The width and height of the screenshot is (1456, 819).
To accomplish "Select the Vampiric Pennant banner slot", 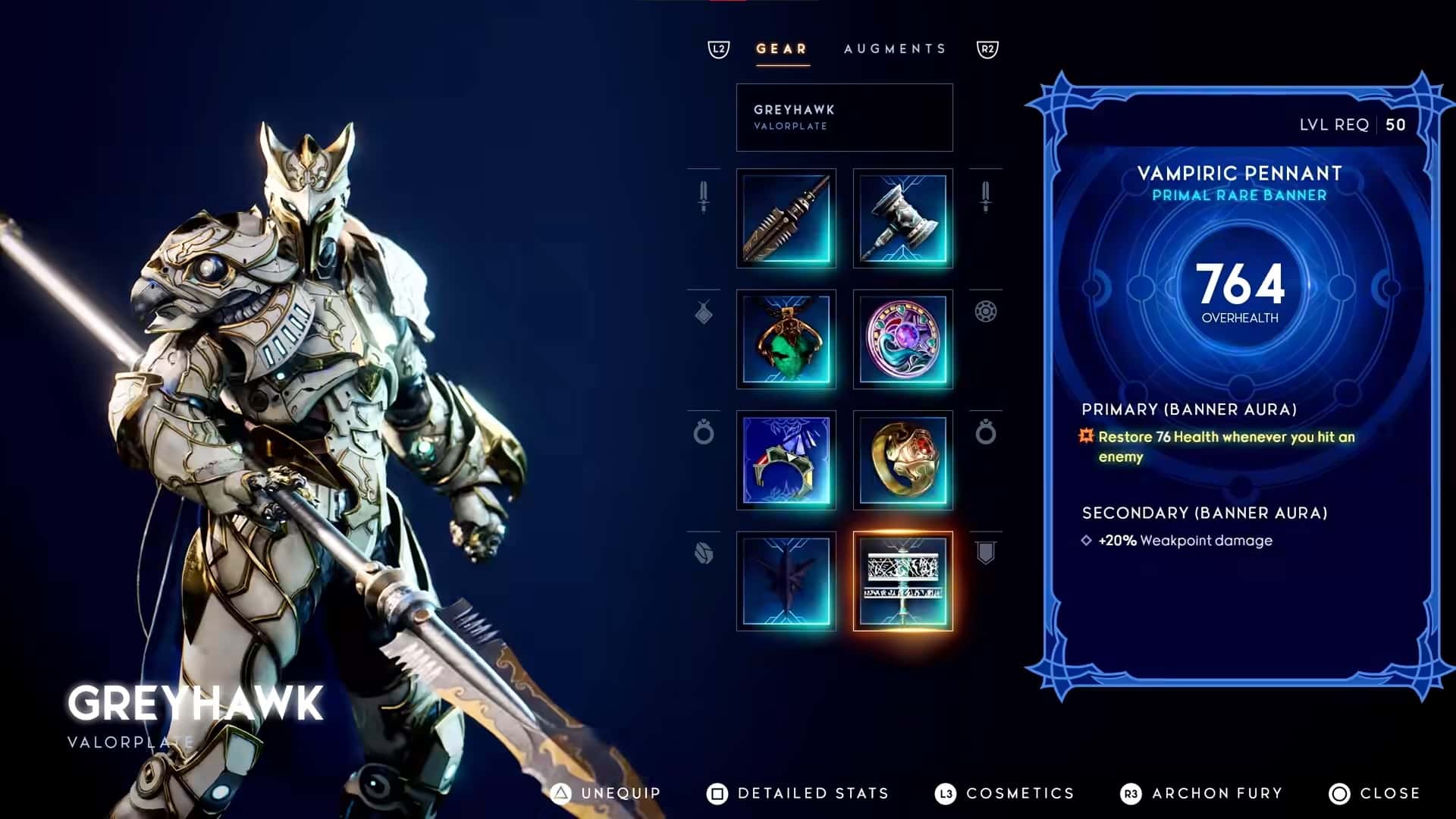I will [x=902, y=581].
